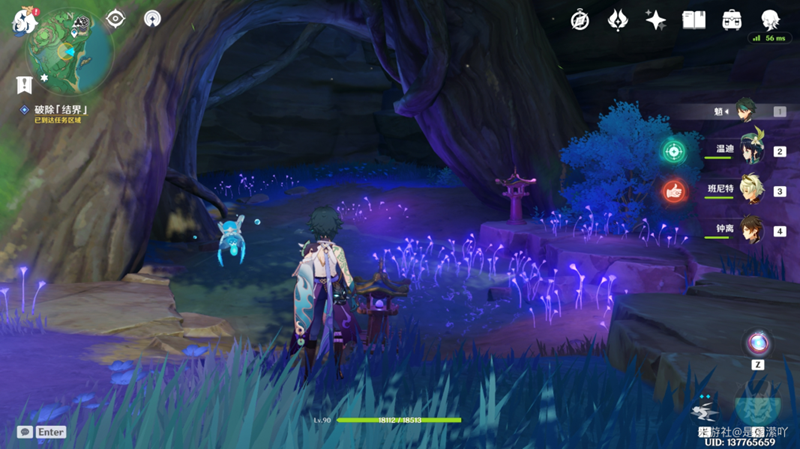800x449 pixels.
Task: Open the character profile head icon
Action: [770, 19]
